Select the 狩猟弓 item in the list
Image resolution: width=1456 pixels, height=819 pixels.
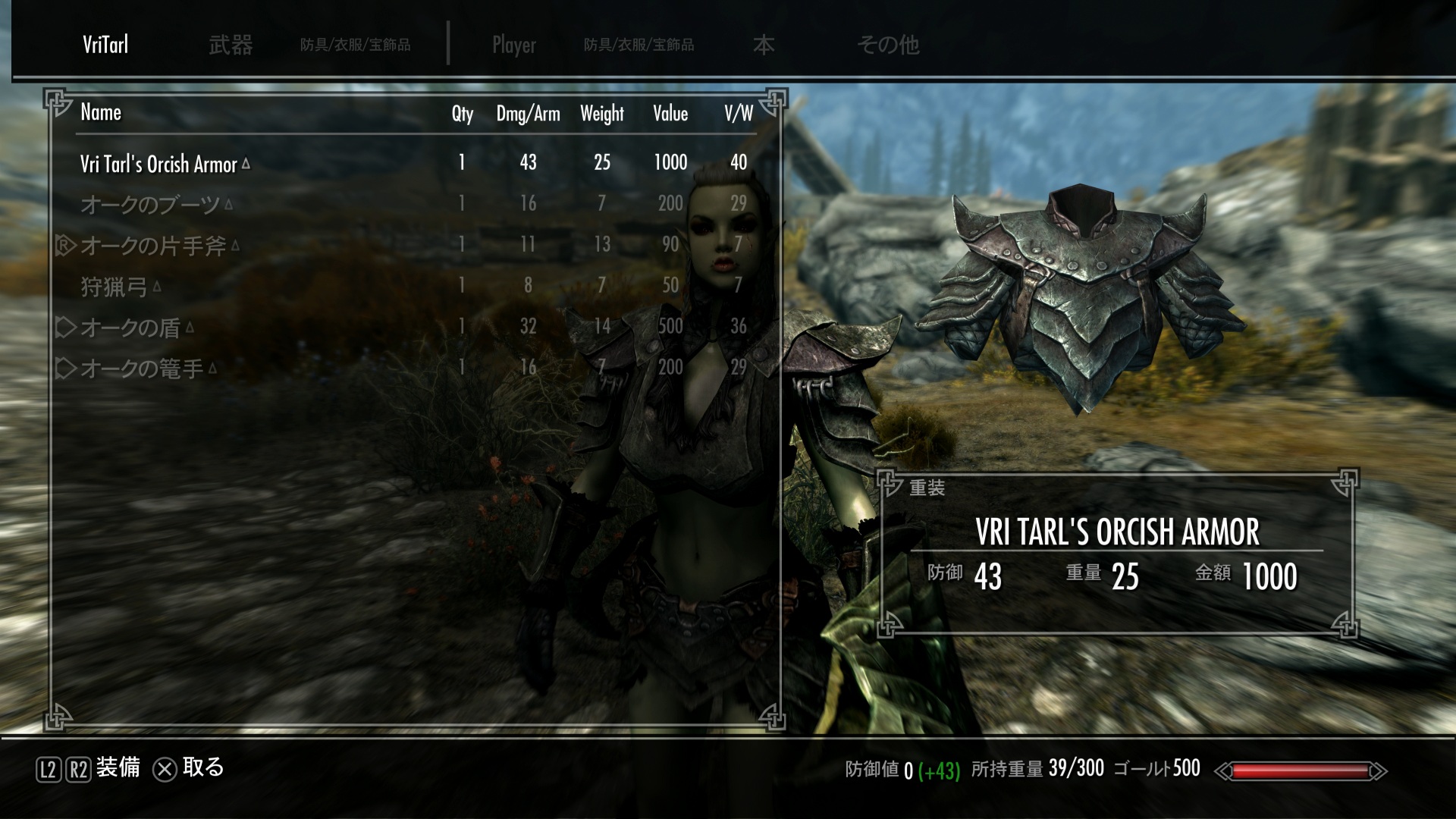114,286
